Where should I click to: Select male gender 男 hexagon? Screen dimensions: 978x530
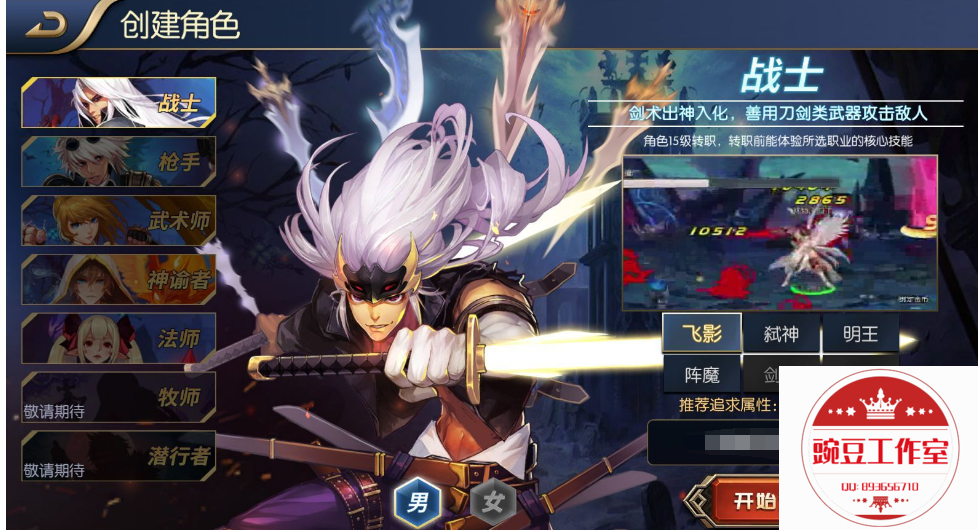(417, 501)
